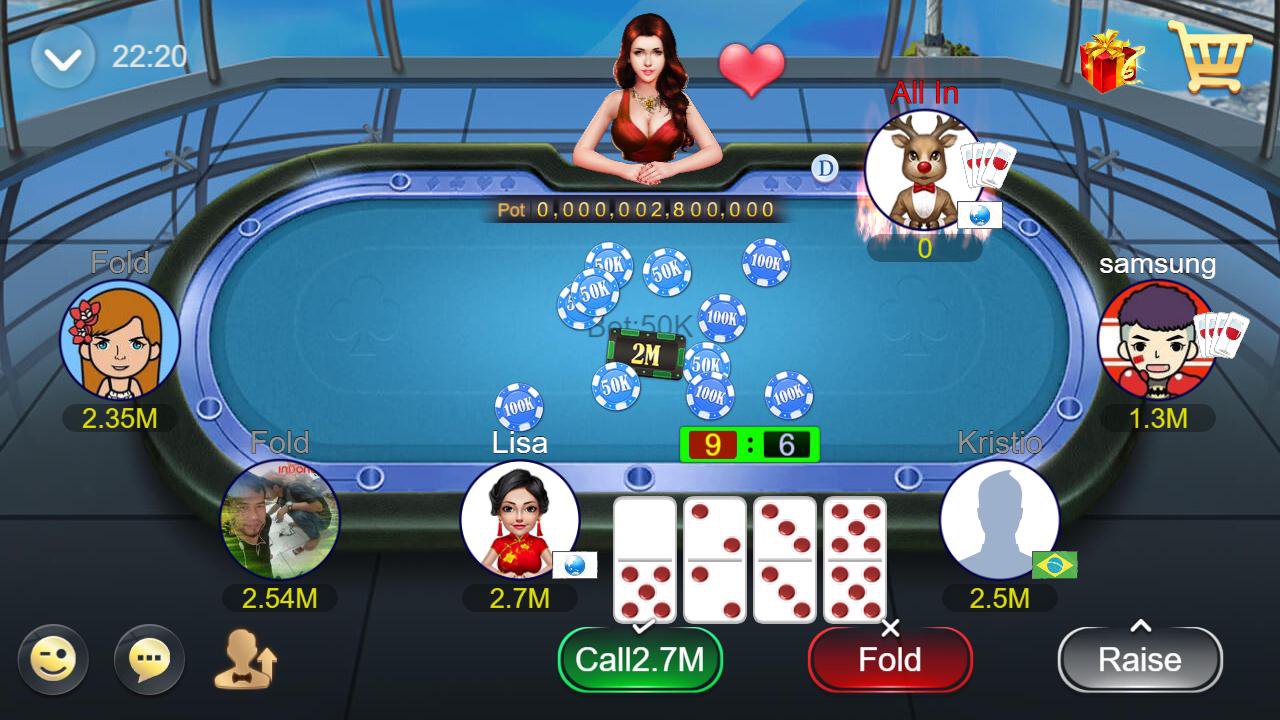Open the emoji smiley panel
This screenshot has width=1280, height=720.
click(52, 660)
